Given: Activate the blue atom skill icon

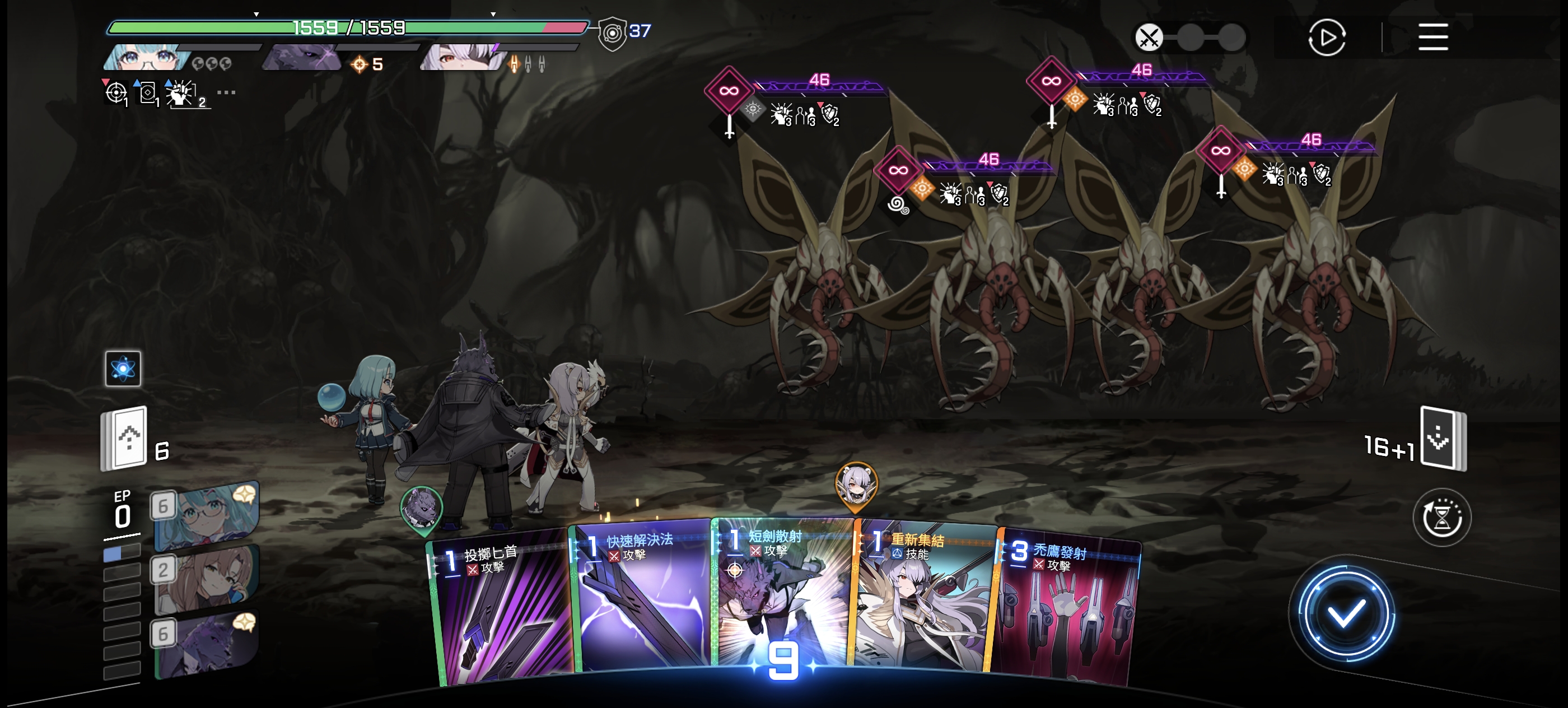Looking at the screenshot, I should 123,369.
